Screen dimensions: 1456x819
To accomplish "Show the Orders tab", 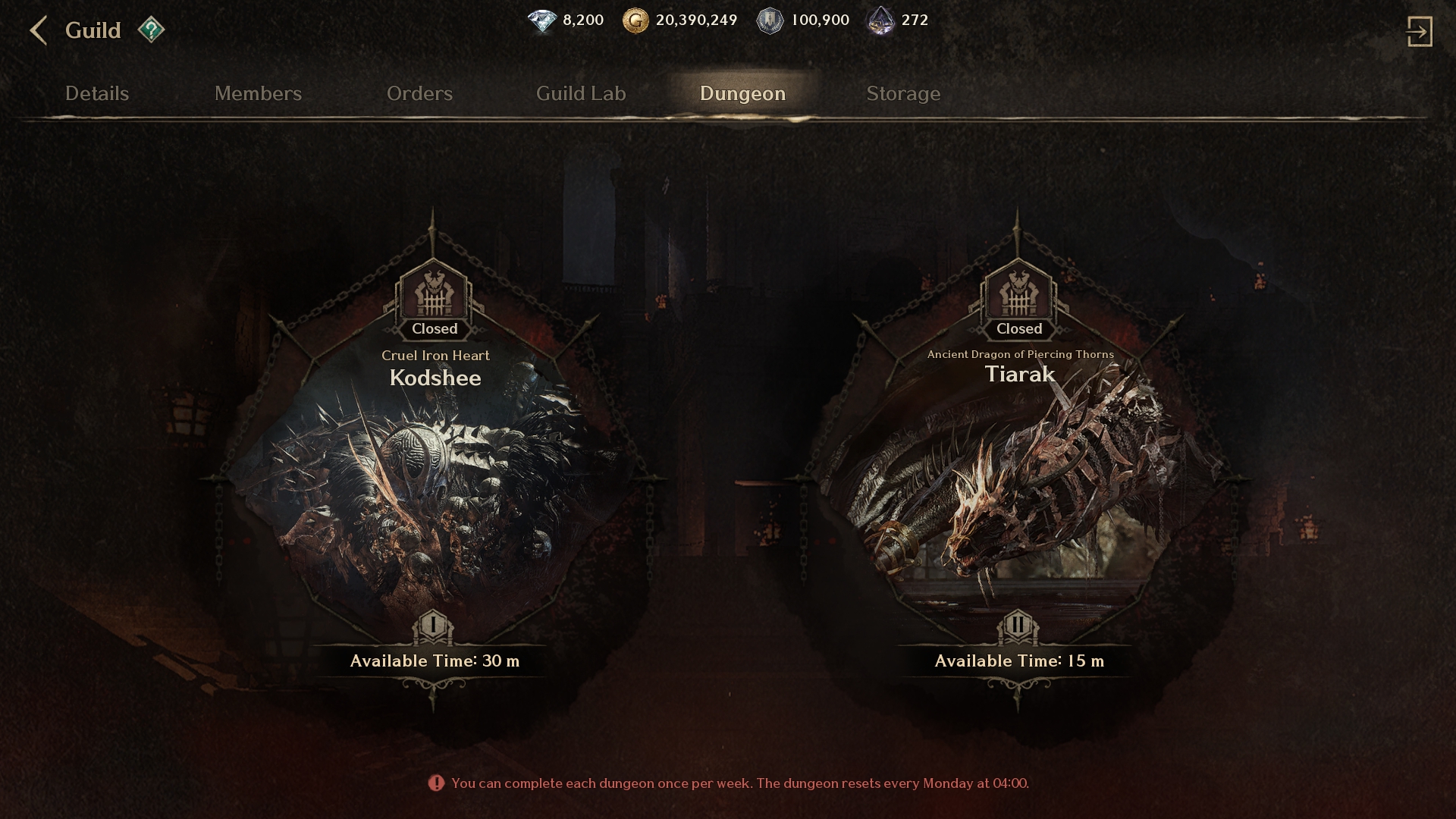I will [x=419, y=93].
